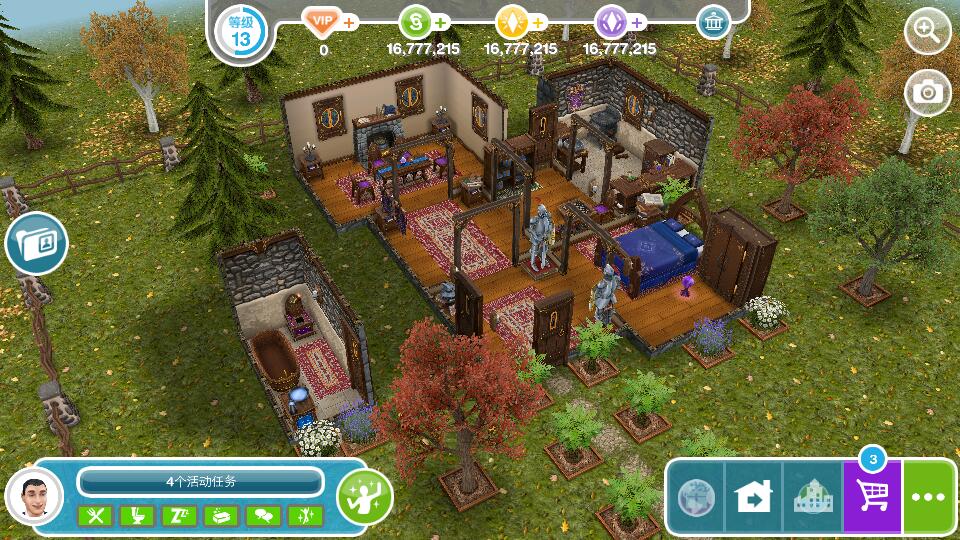Viewport: 960px width, 540px height.
Task: Select the sparkling figure fun need icon
Action: tap(305, 516)
